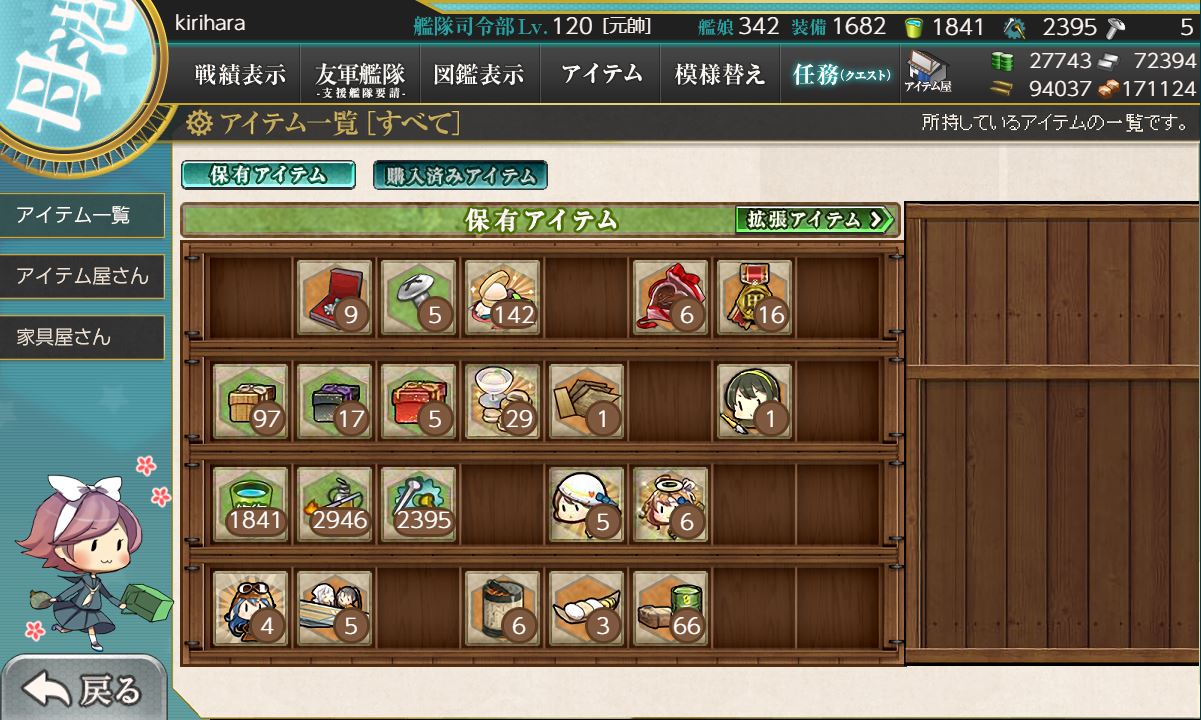Open the 友軍艦隊 support fleet menu
The width and height of the screenshot is (1201, 720).
(x=360, y=75)
